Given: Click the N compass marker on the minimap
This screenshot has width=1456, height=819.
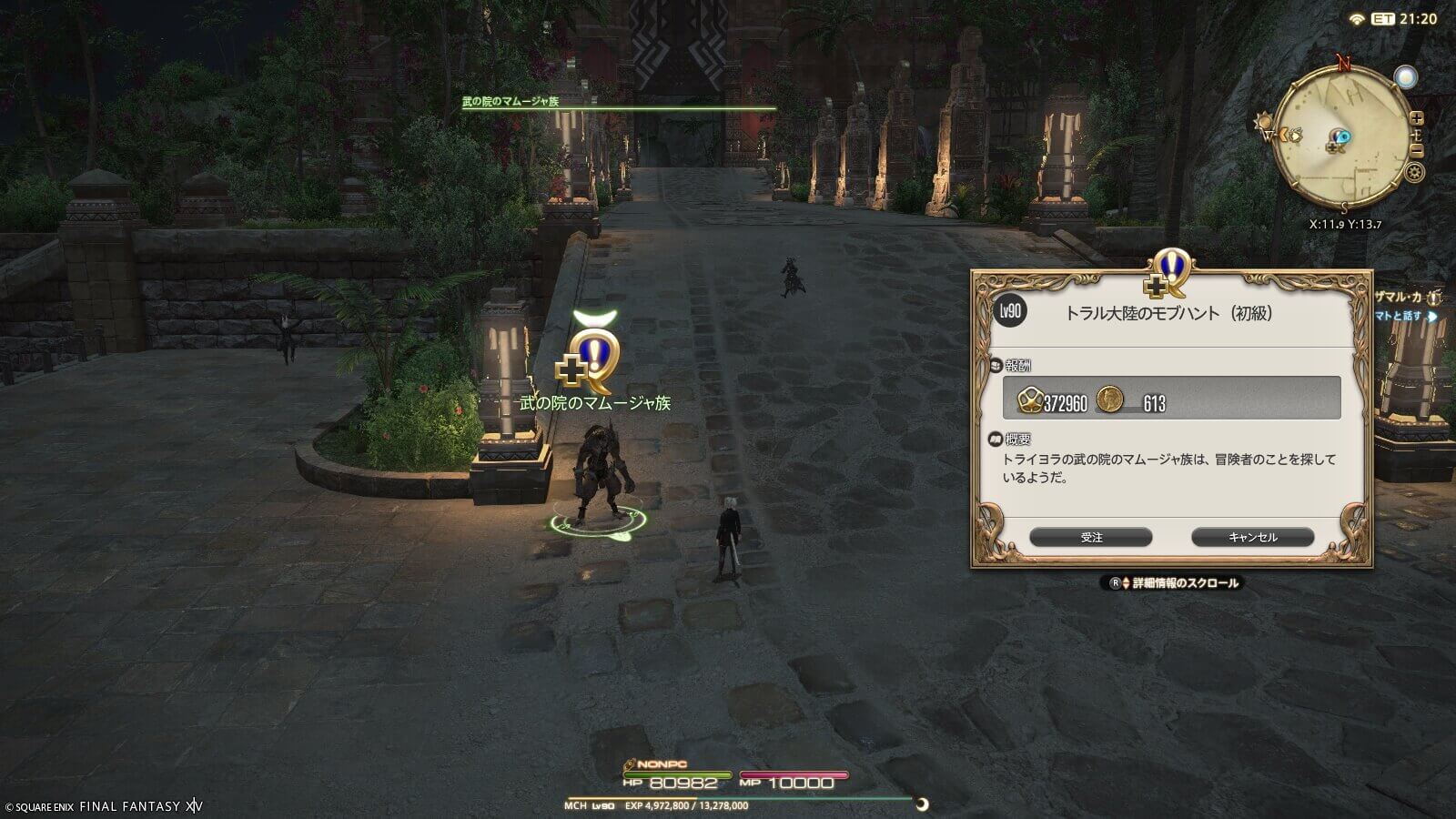Looking at the screenshot, I should [1343, 60].
